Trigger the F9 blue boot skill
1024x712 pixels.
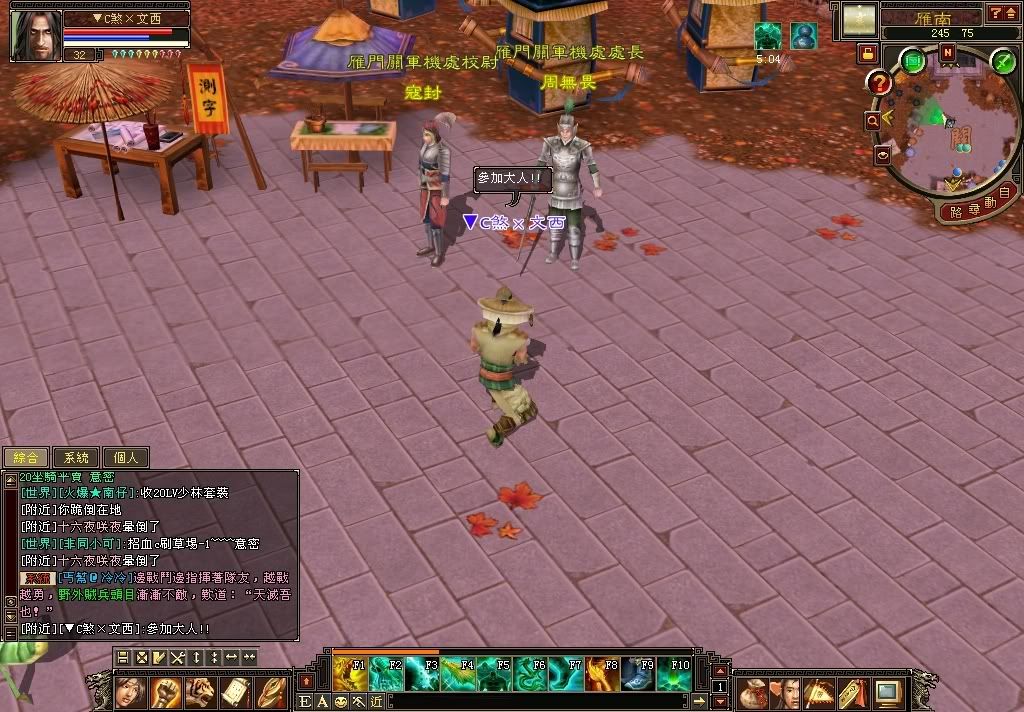[639, 673]
